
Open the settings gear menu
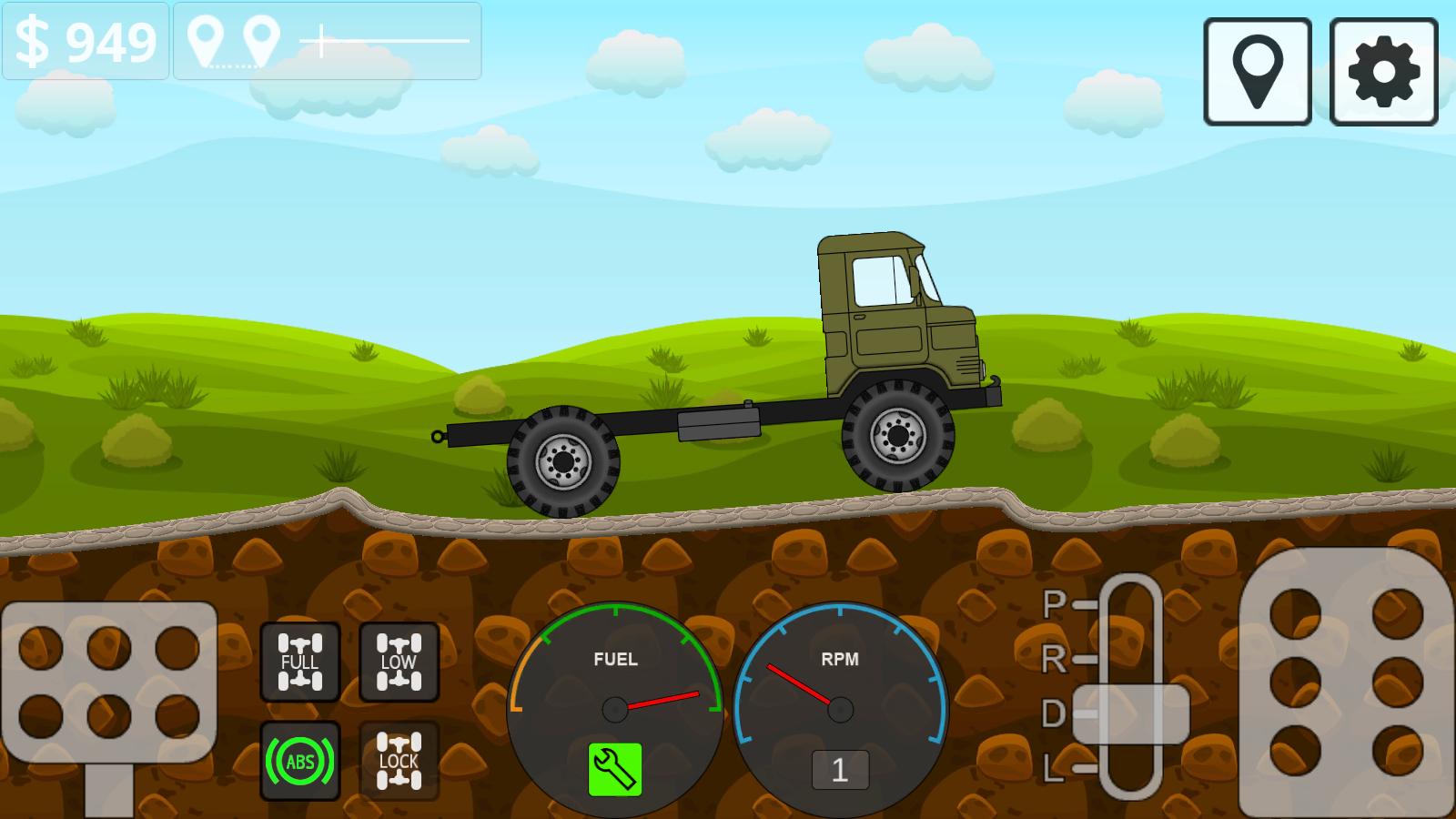click(x=1383, y=72)
